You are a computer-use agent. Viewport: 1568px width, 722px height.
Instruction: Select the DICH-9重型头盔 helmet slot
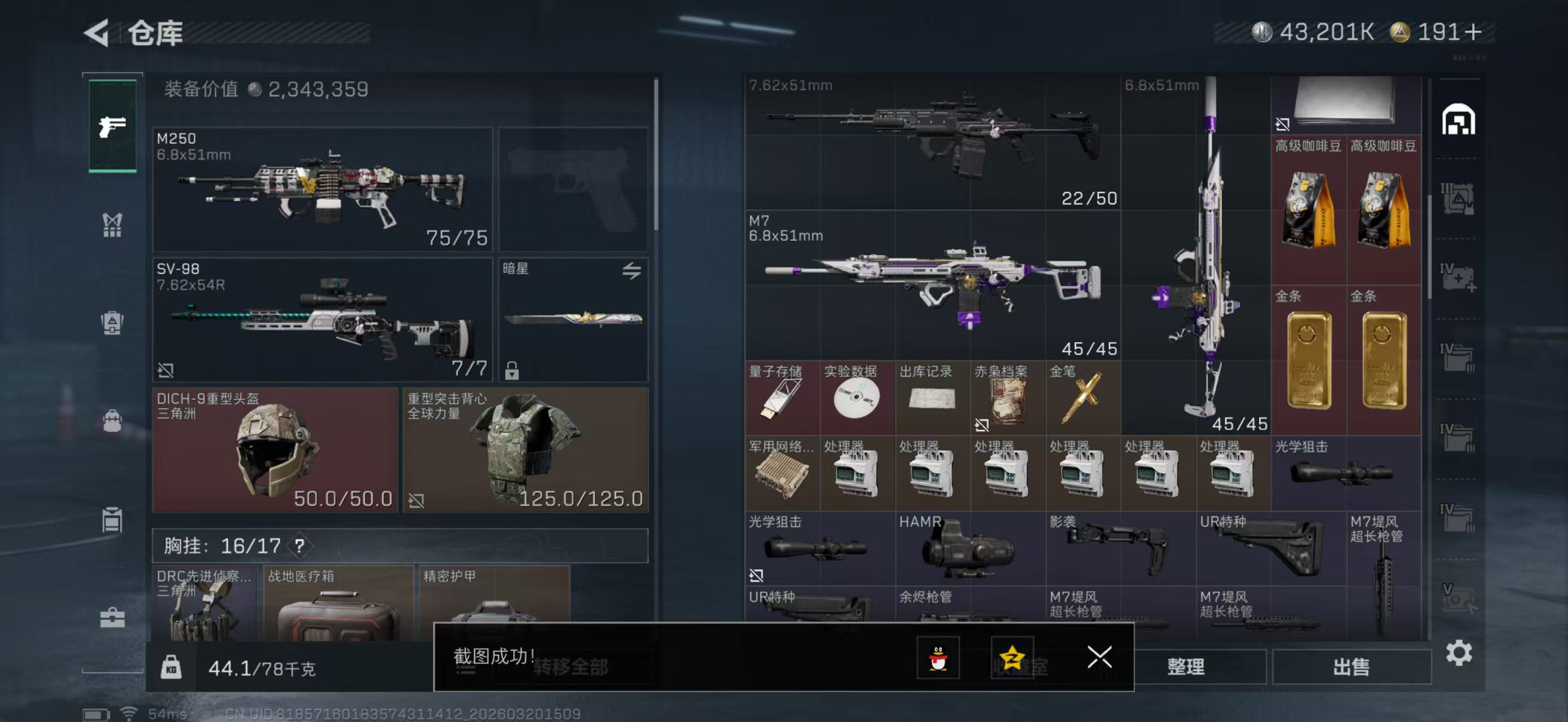click(275, 451)
